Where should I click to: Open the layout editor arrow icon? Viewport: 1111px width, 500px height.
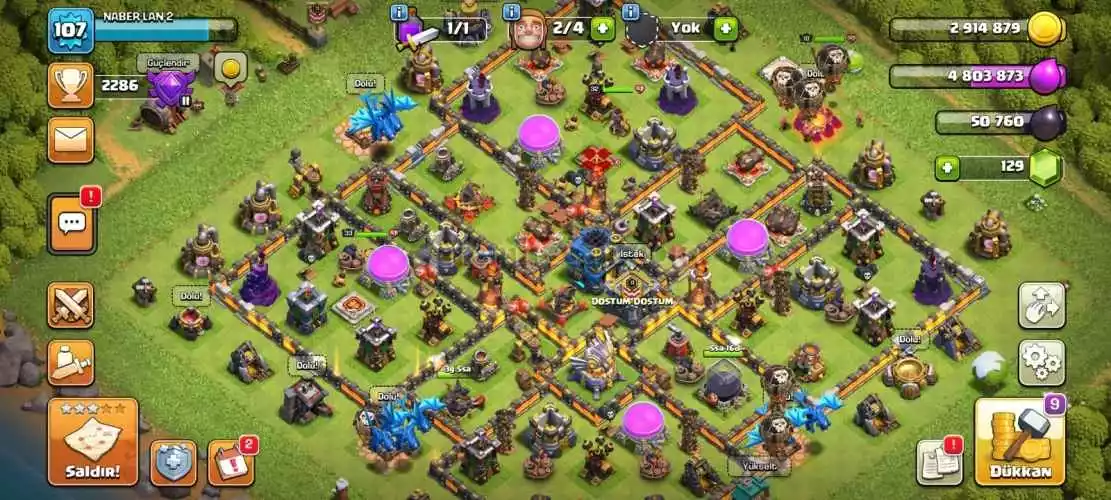(1041, 305)
